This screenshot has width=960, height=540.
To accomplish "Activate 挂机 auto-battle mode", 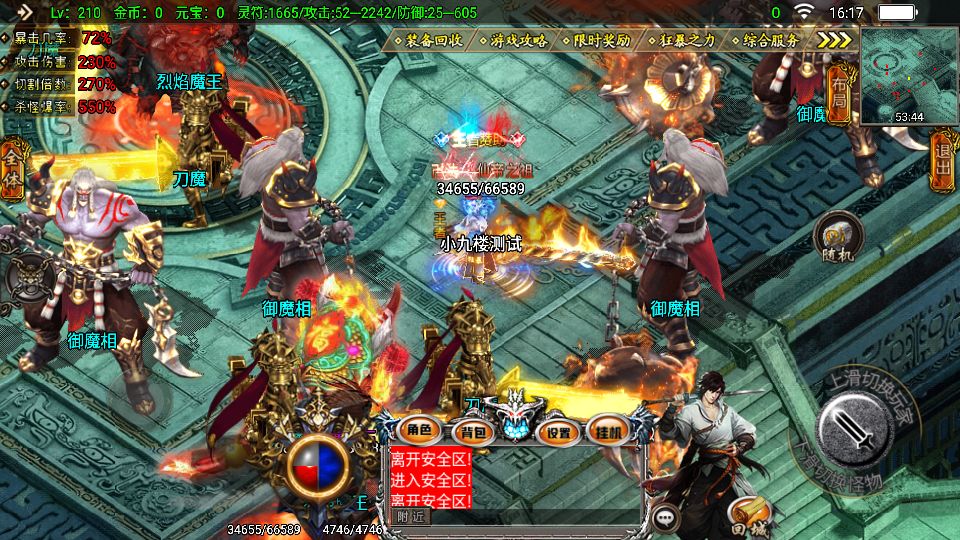I will coord(608,431).
